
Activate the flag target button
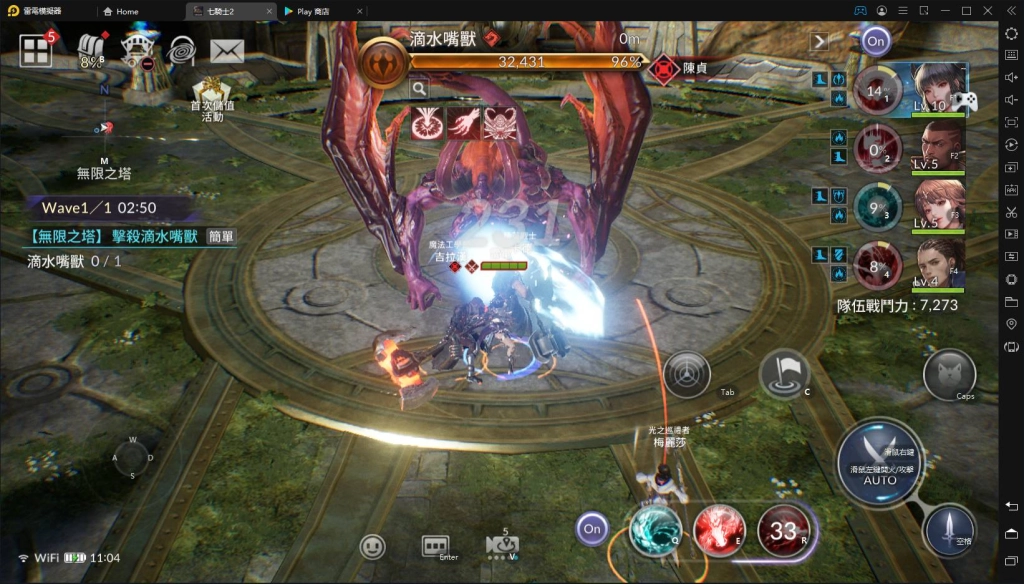(x=783, y=374)
